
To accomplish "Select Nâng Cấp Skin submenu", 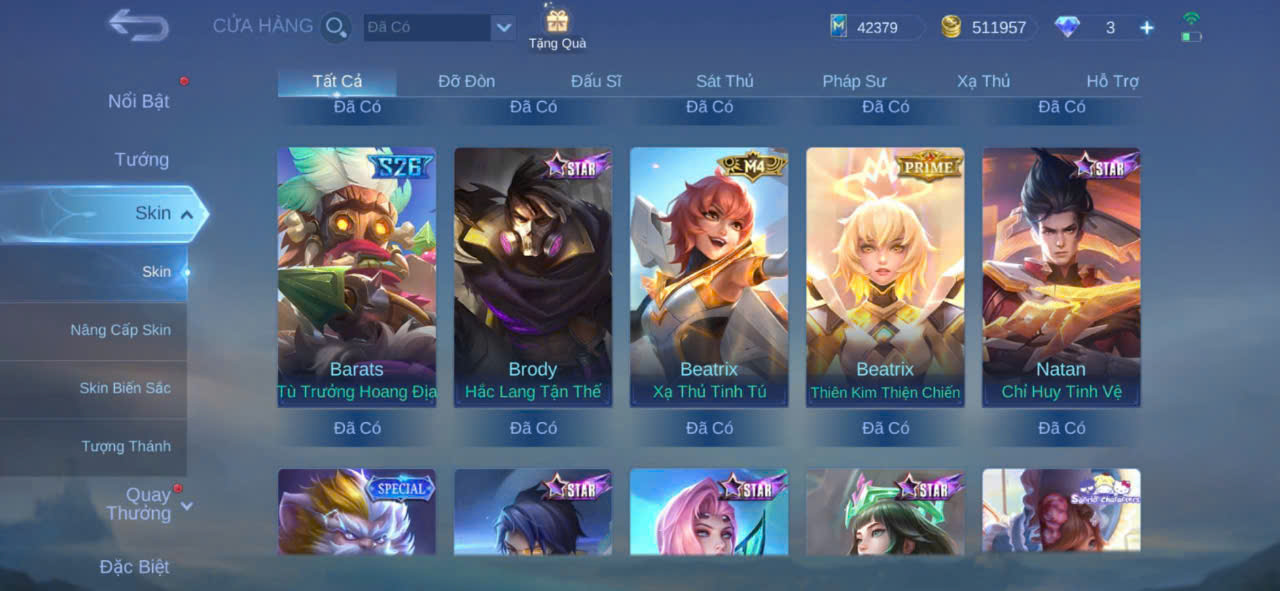I will [120, 330].
